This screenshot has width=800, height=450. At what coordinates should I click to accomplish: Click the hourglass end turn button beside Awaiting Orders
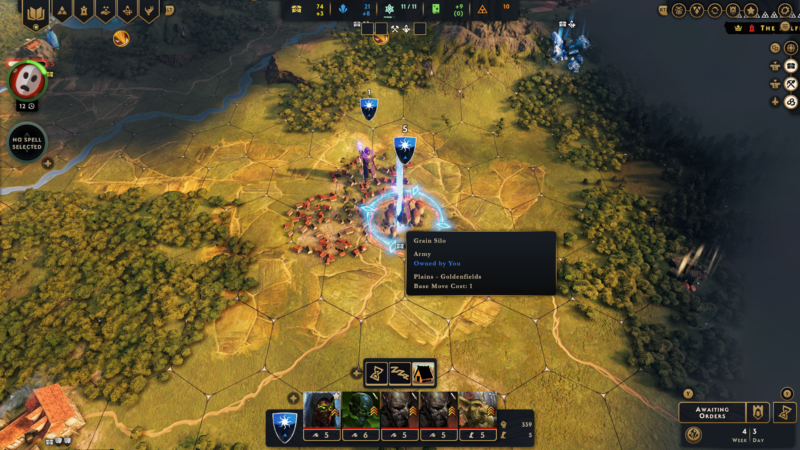click(x=785, y=412)
